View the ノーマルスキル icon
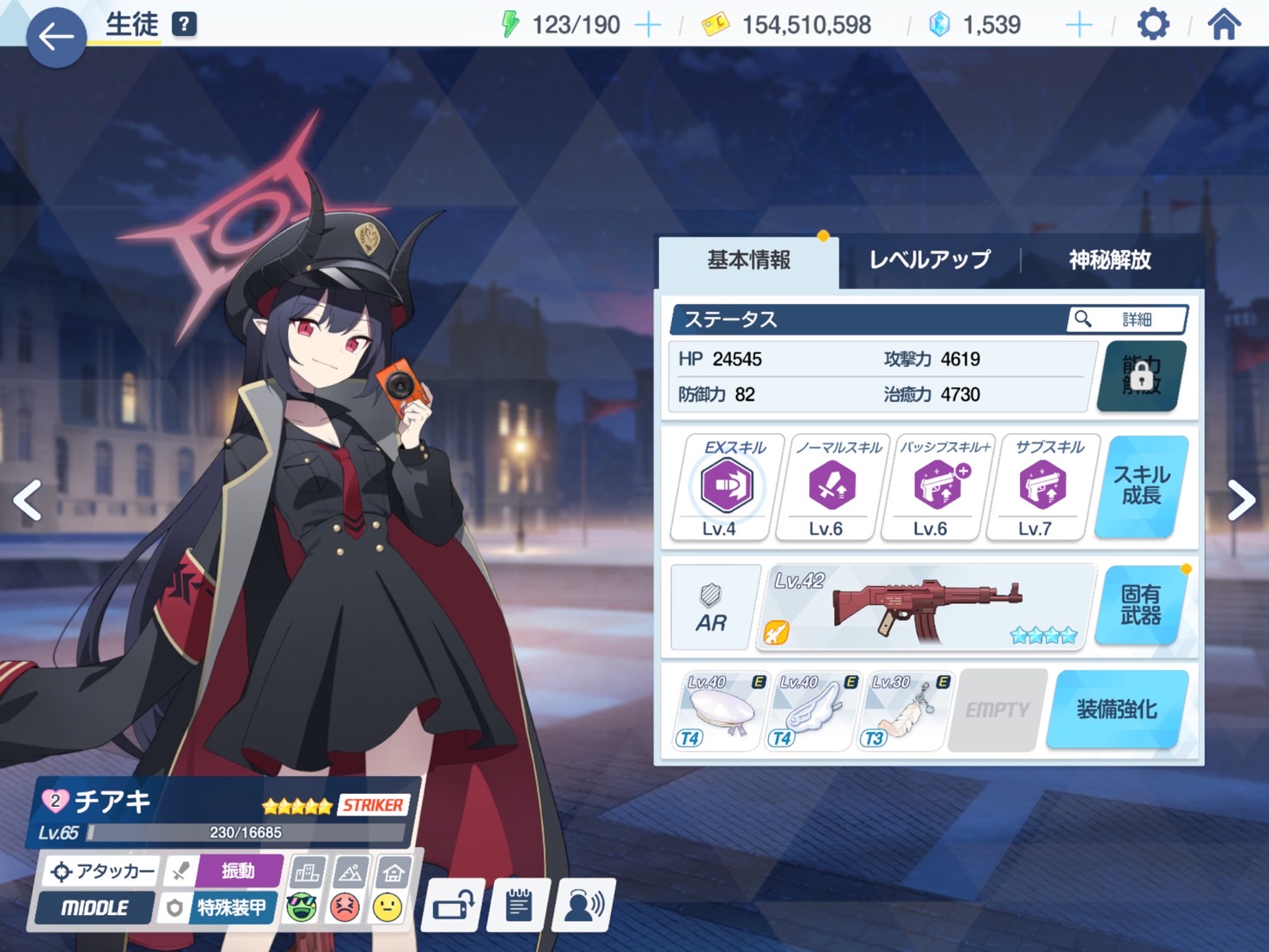This screenshot has width=1269, height=952. pyautogui.click(x=831, y=486)
